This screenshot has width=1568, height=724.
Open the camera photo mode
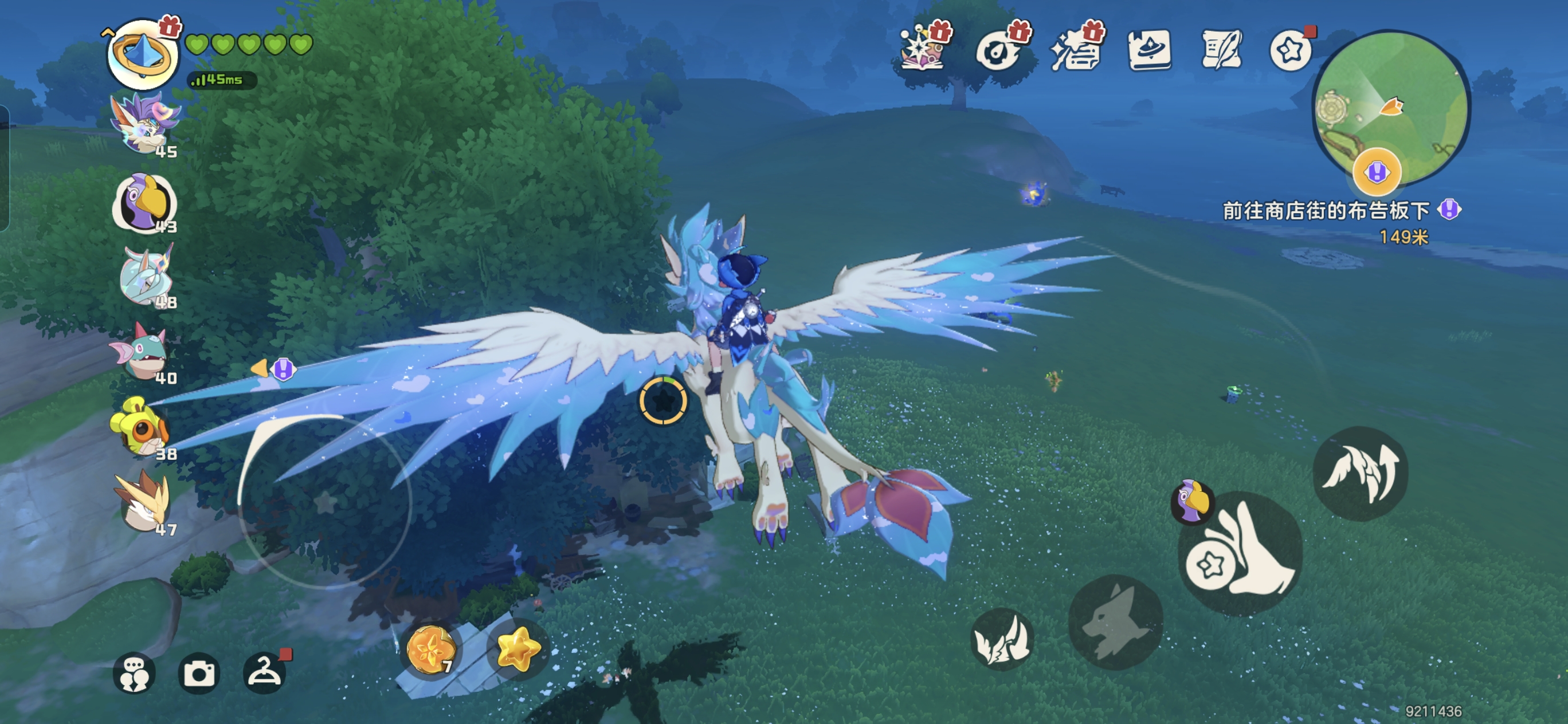199,674
